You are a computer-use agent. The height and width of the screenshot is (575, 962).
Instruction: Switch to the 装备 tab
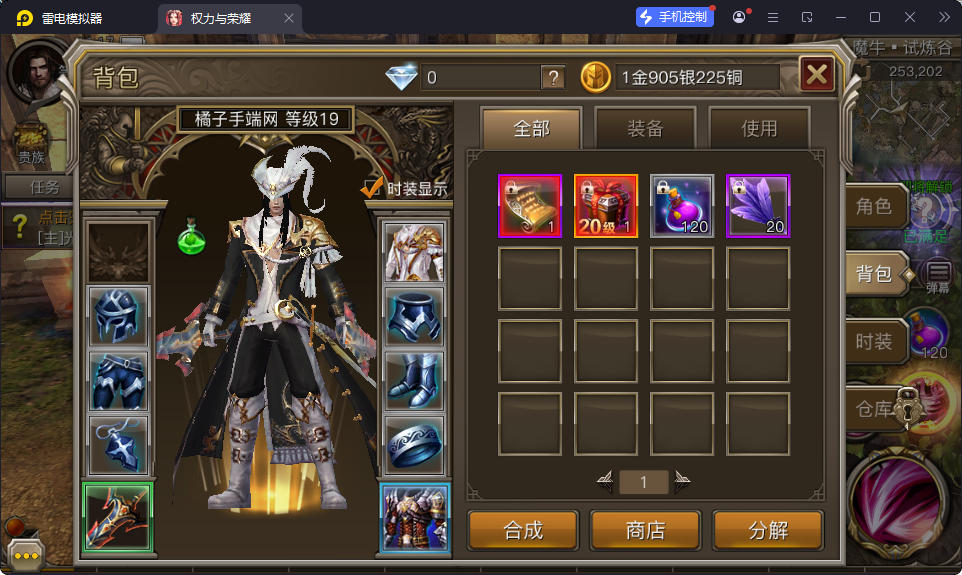pyautogui.click(x=645, y=128)
